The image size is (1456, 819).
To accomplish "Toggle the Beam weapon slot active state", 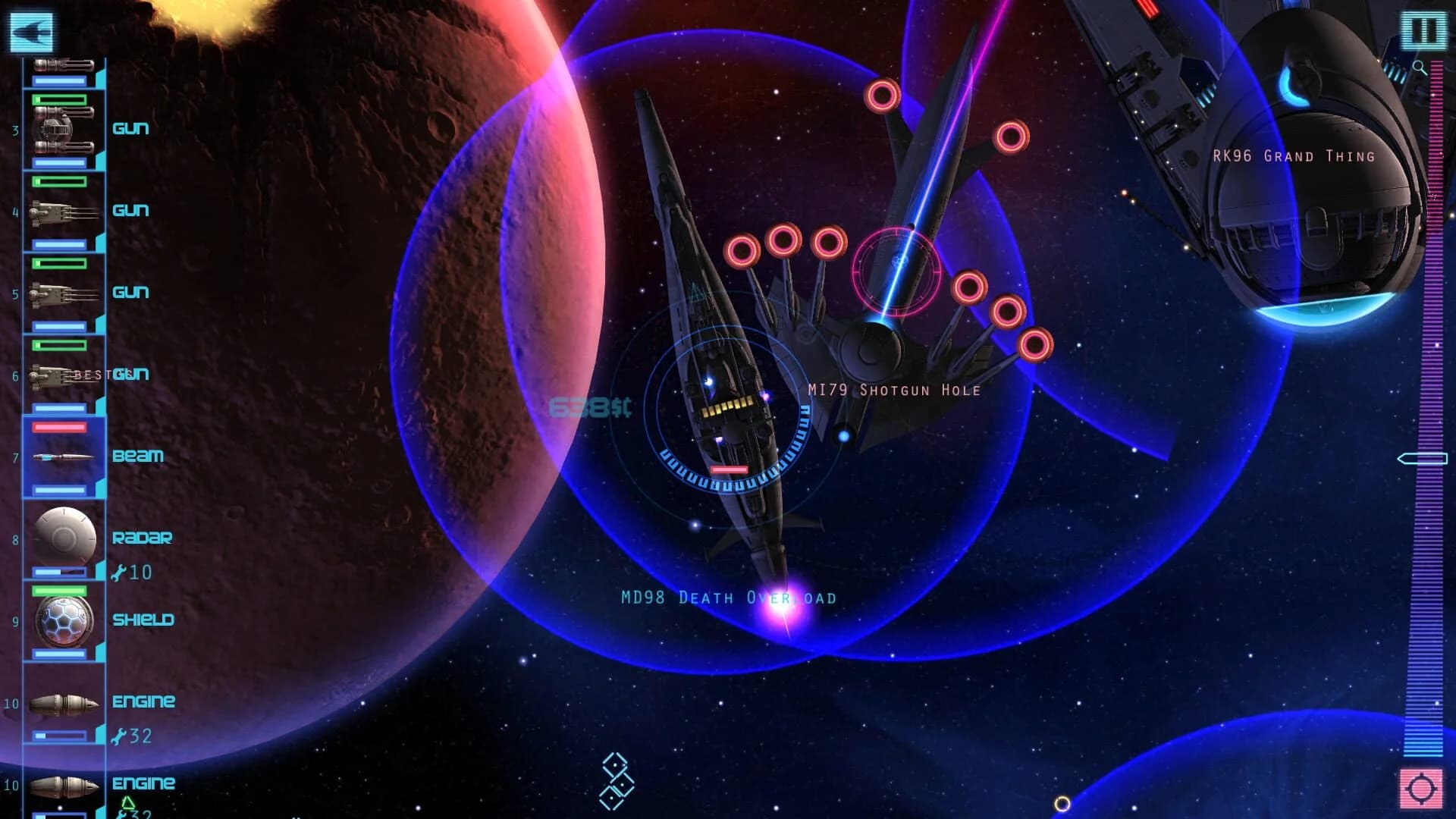I will (x=64, y=456).
